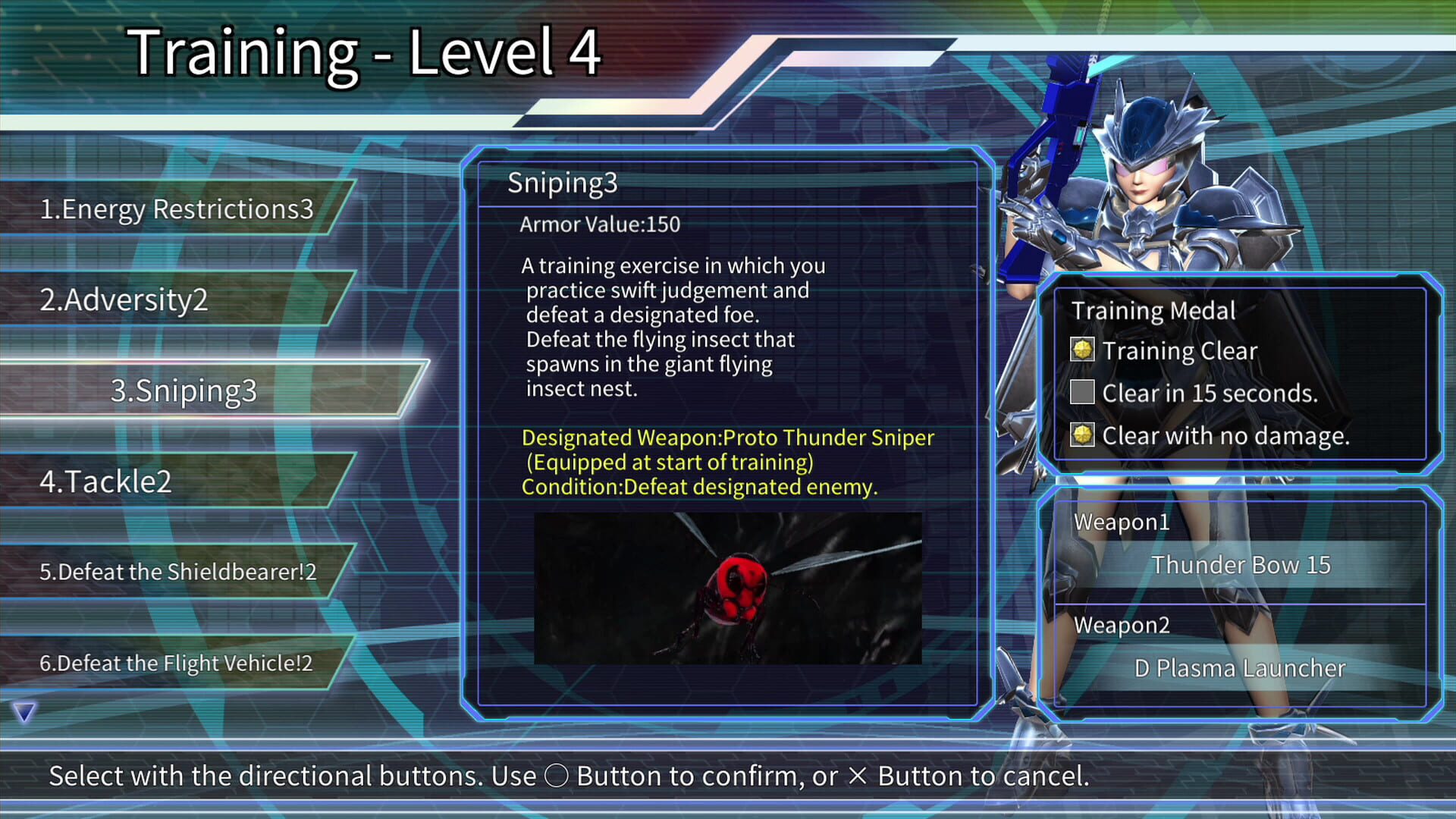Click the Training Medal panel header
The image size is (1456, 819).
click(x=1153, y=309)
